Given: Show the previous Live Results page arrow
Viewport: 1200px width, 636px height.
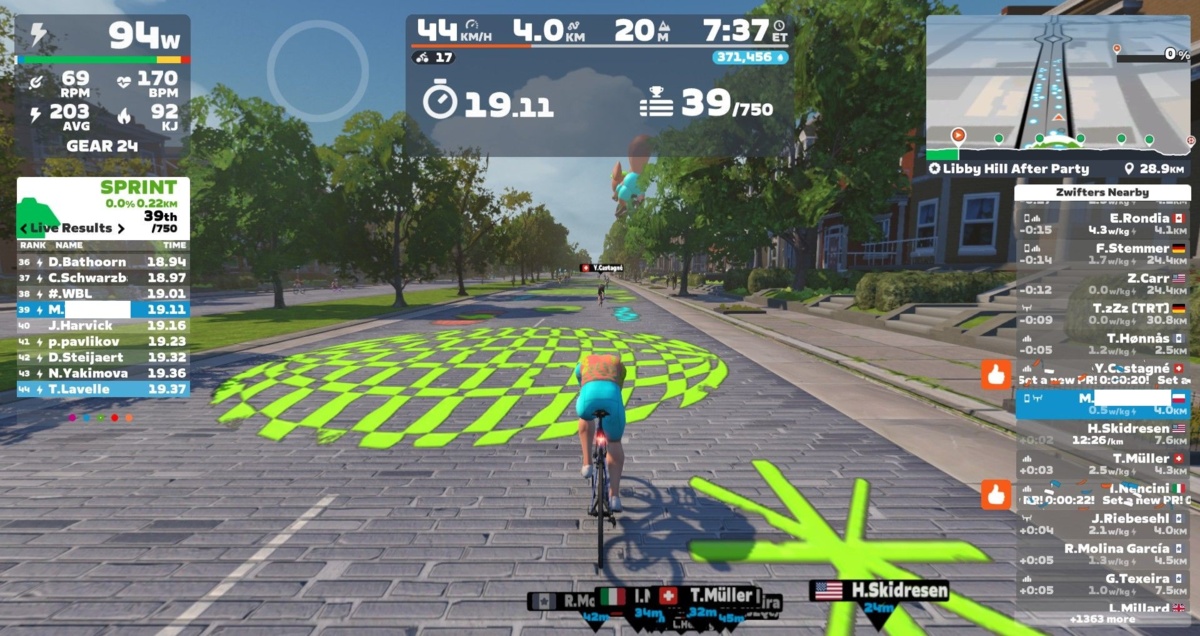Looking at the screenshot, I should [24, 229].
